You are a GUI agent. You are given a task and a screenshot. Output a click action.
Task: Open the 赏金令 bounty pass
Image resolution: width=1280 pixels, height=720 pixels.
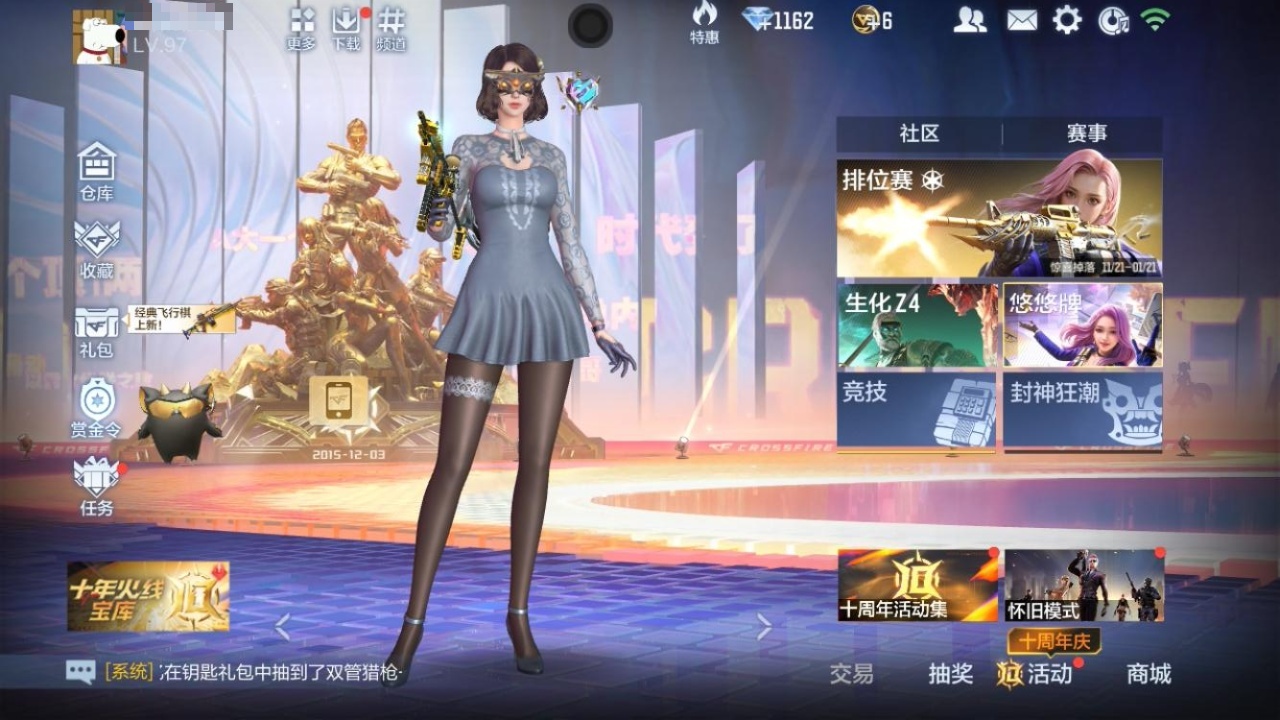pyautogui.click(x=97, y=408)
